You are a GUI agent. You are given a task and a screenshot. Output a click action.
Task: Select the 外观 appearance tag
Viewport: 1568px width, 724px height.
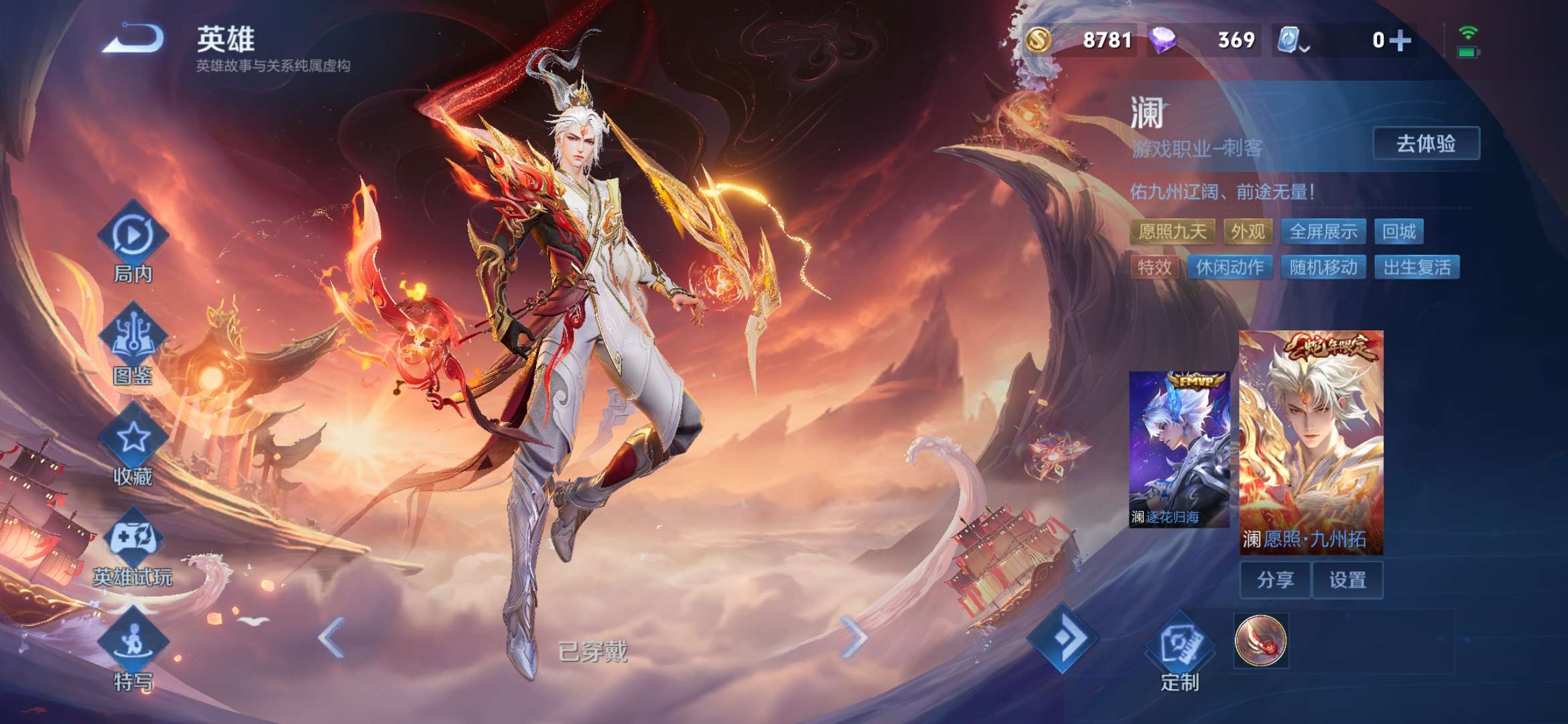click(1248, 232)
